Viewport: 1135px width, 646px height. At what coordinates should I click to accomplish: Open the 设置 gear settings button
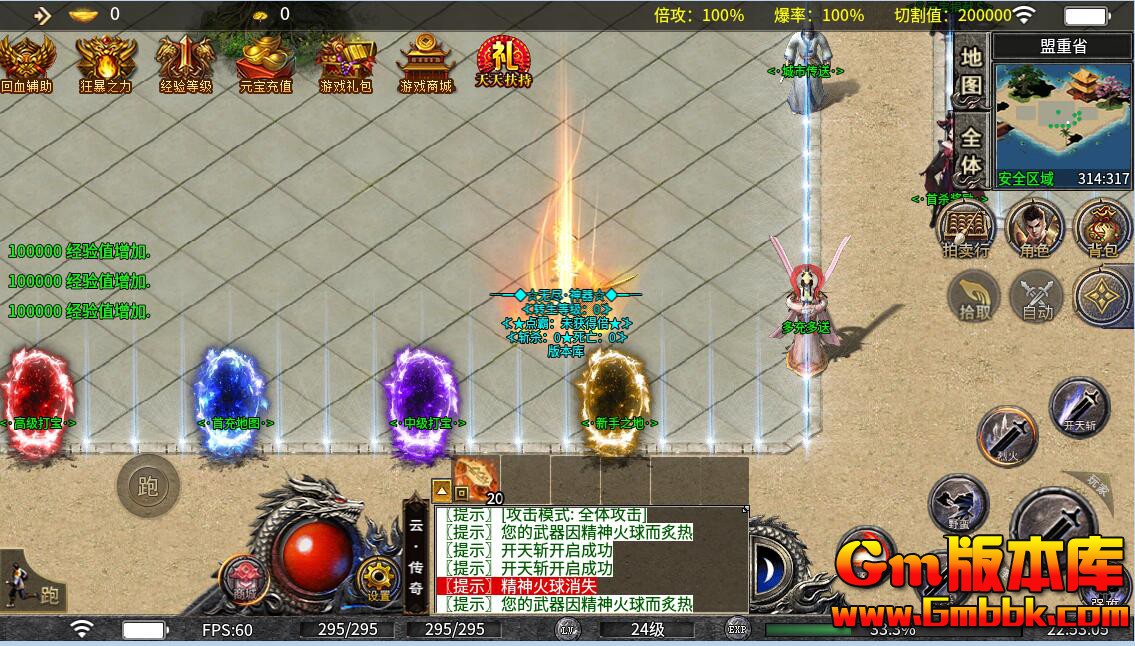pos(378,578)
